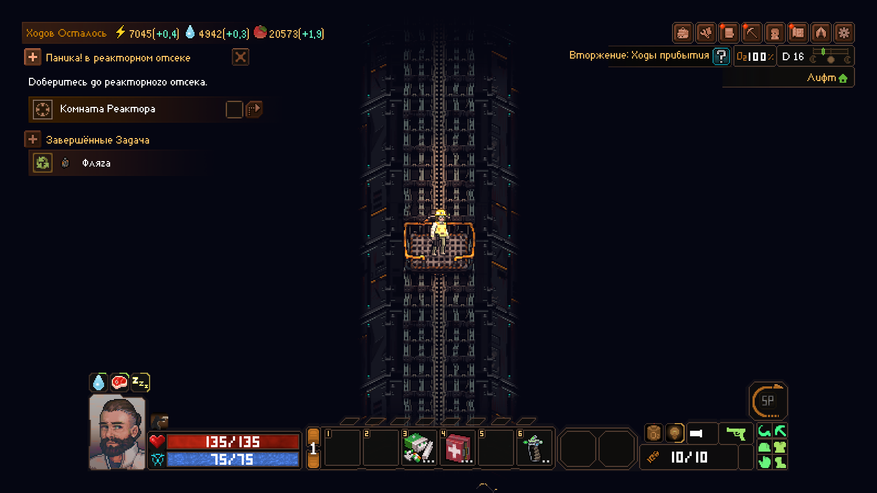Image resolution: width=877 pixels, height=493 pixels.
Task: Toggle the light bulb icon
Action: [x=675, y=433]
